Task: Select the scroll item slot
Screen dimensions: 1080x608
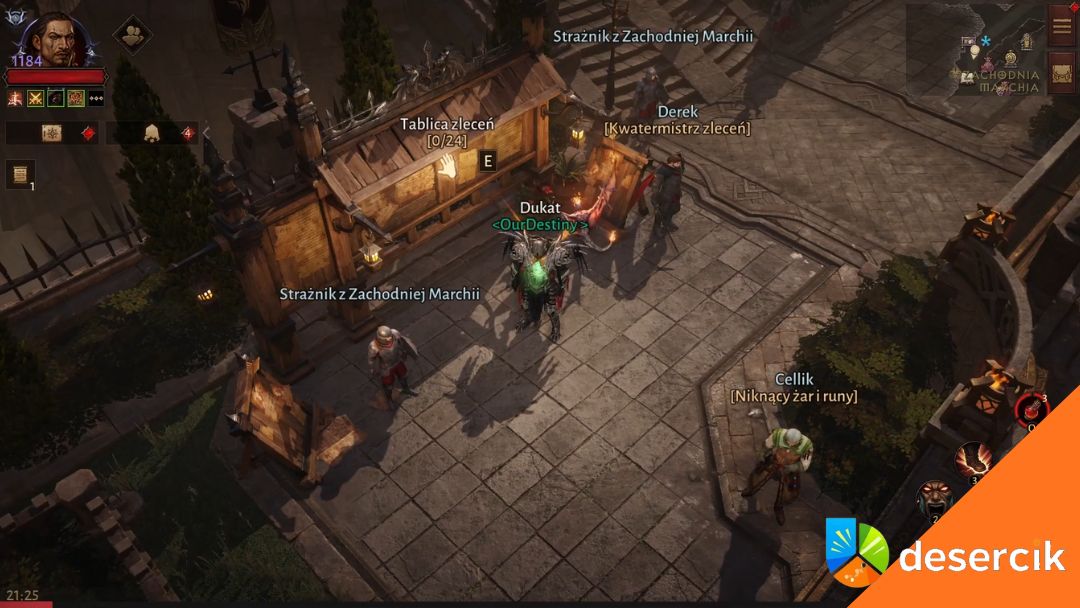Action: (x=20, y=174)
